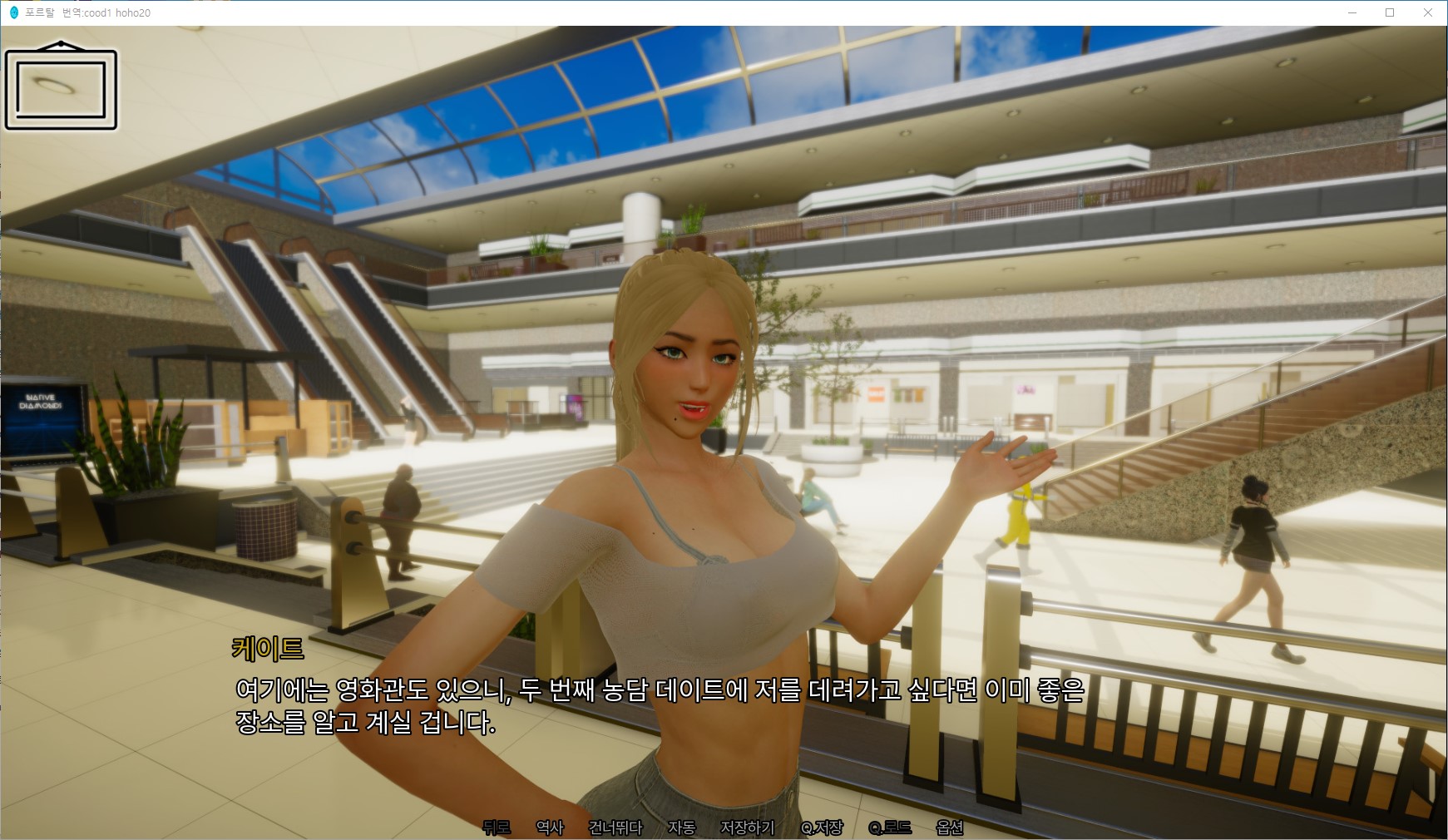Open the 역사 (History) log
The image size is (1448, 840).
pyautogui.click(x=550, y=828)
